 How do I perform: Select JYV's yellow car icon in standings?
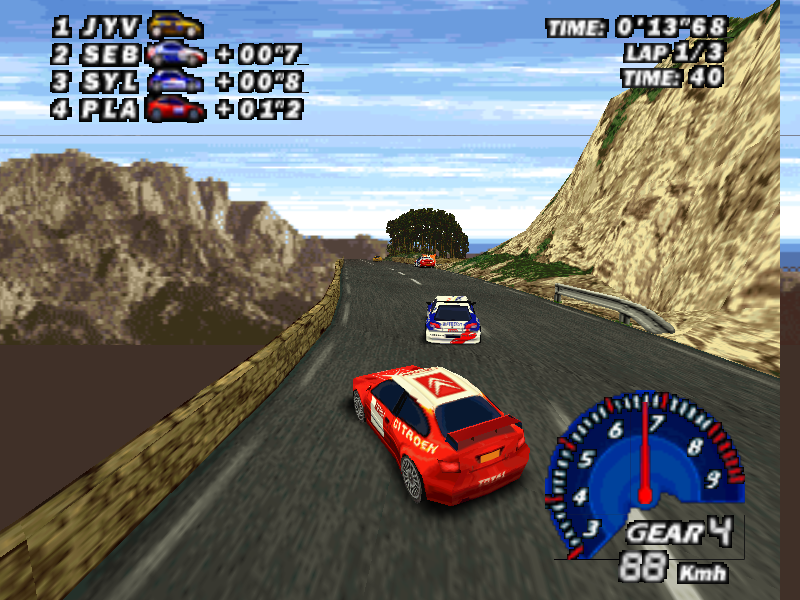175,27
